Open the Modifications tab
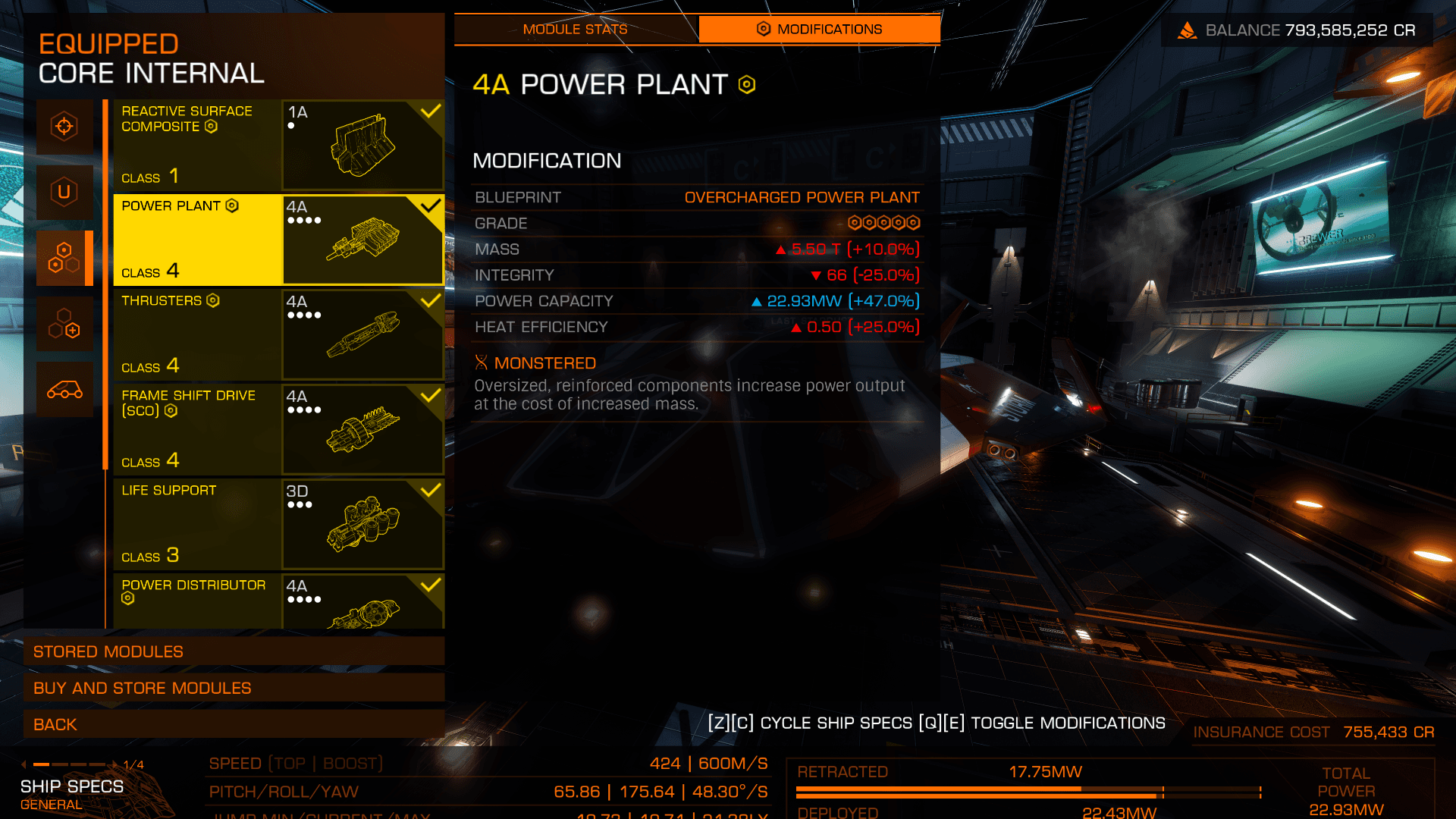Screen dimensions: 1456x819 (x=819, y=30)
